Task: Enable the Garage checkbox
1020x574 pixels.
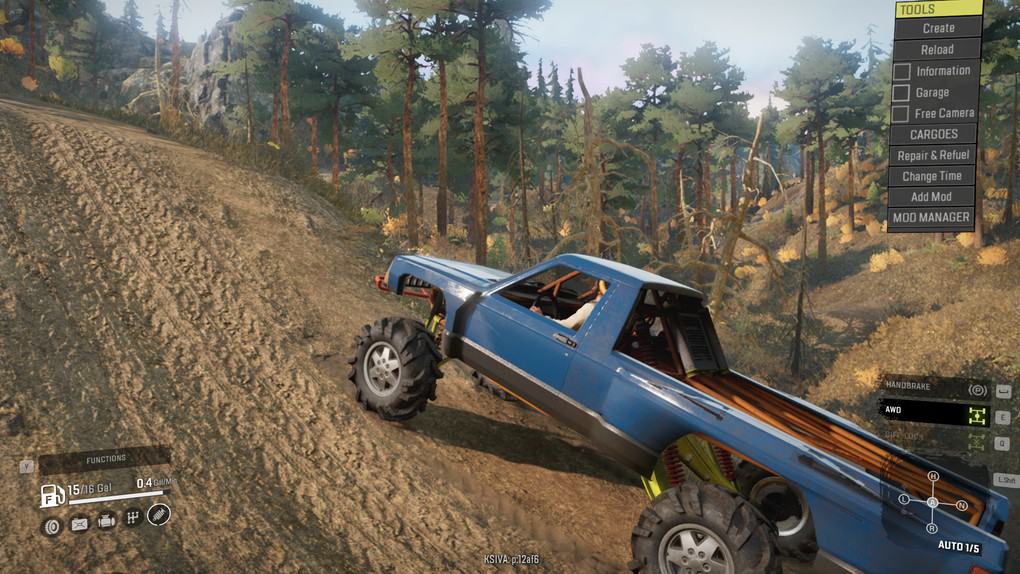Action: coord(902,92)
